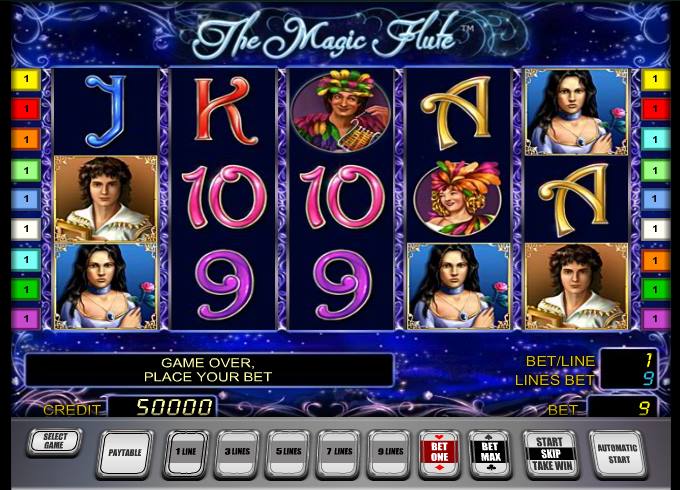Image resolution: width=680 pixels, height=490 pixels.
Task: Pick the 5 Lines button
Action: (x=288, y=452)
